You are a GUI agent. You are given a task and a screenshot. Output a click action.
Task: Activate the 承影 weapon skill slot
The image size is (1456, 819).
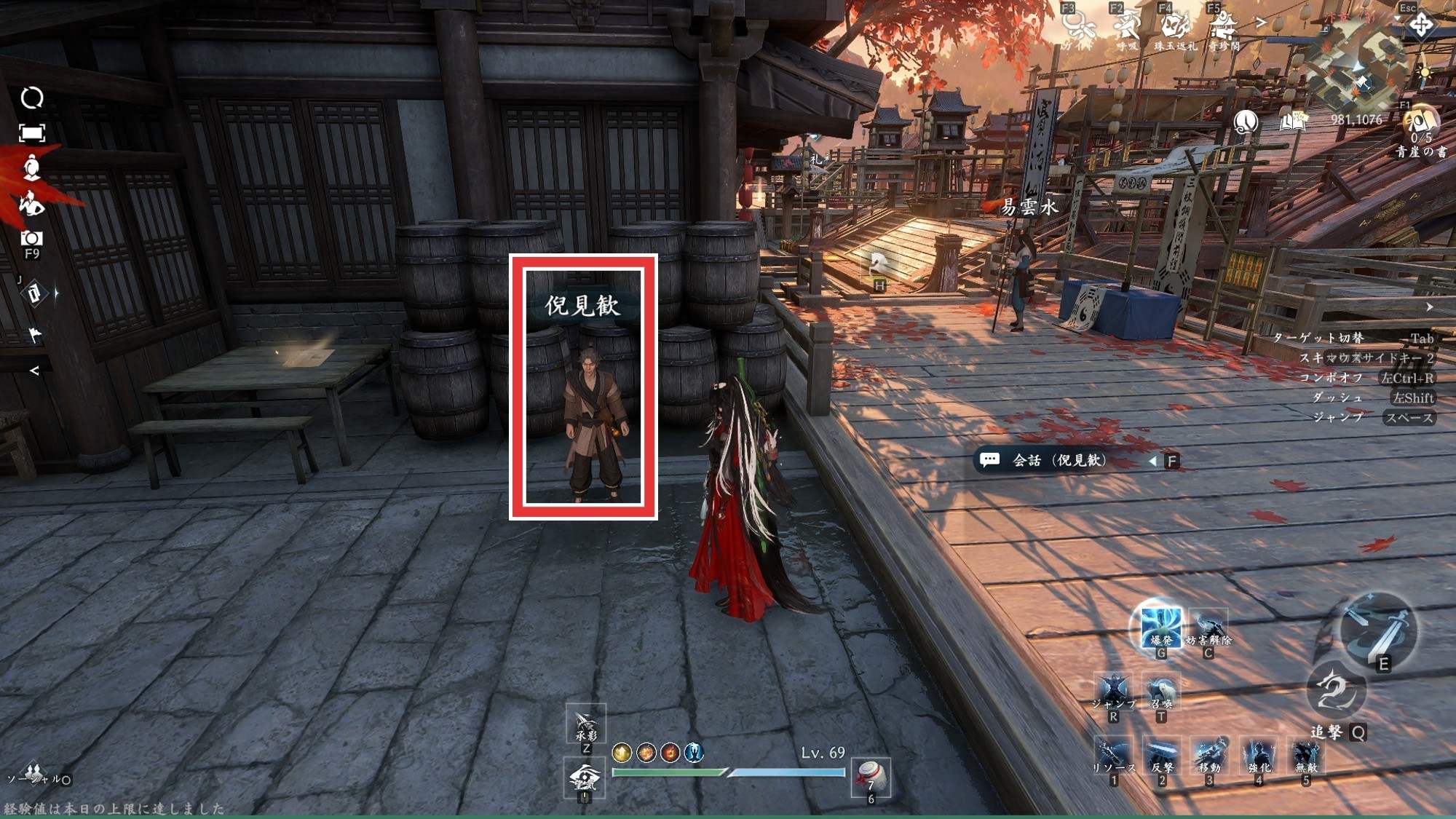point(586,724)
